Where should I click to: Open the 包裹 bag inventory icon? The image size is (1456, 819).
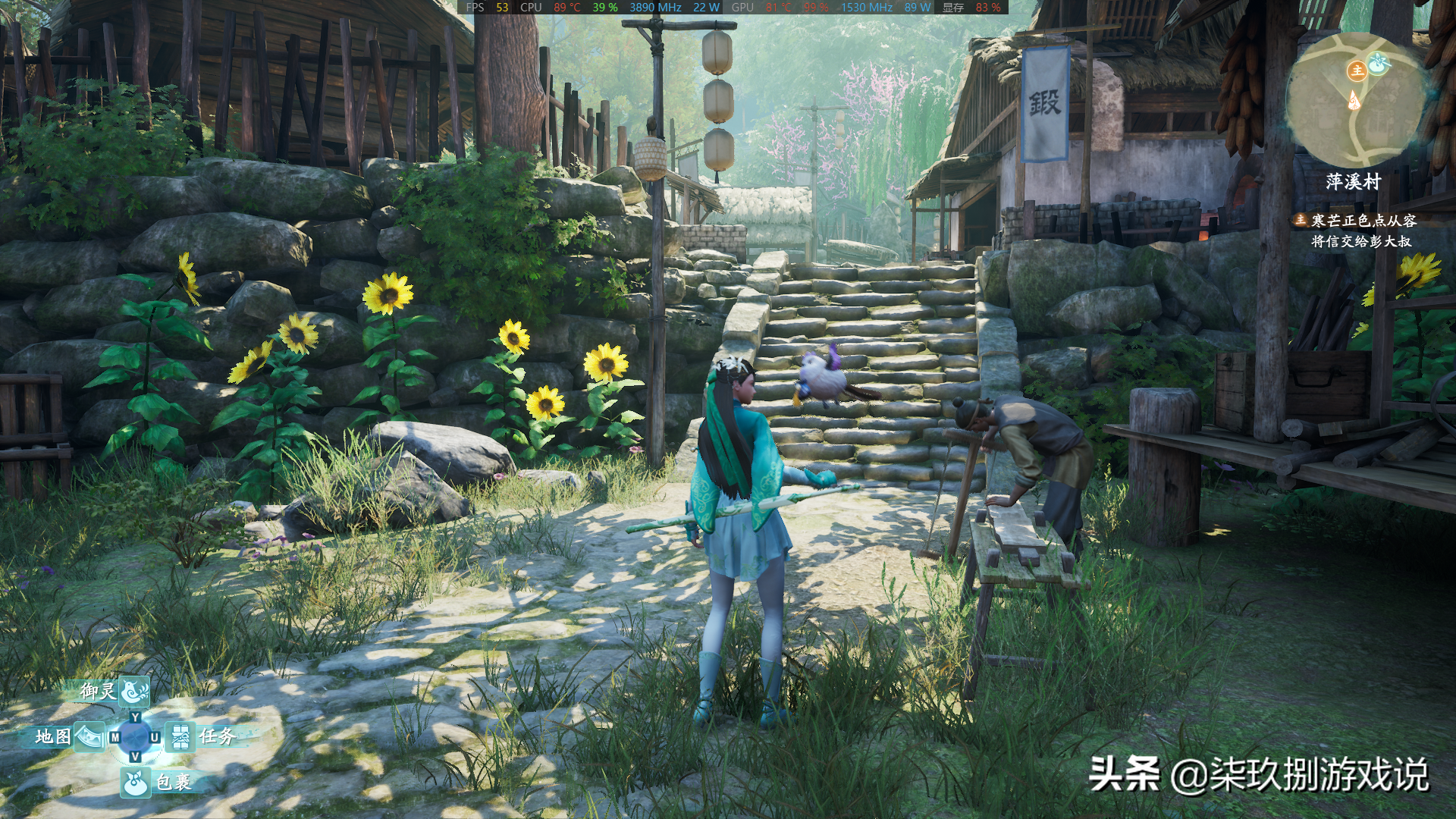tap(136, 783)
